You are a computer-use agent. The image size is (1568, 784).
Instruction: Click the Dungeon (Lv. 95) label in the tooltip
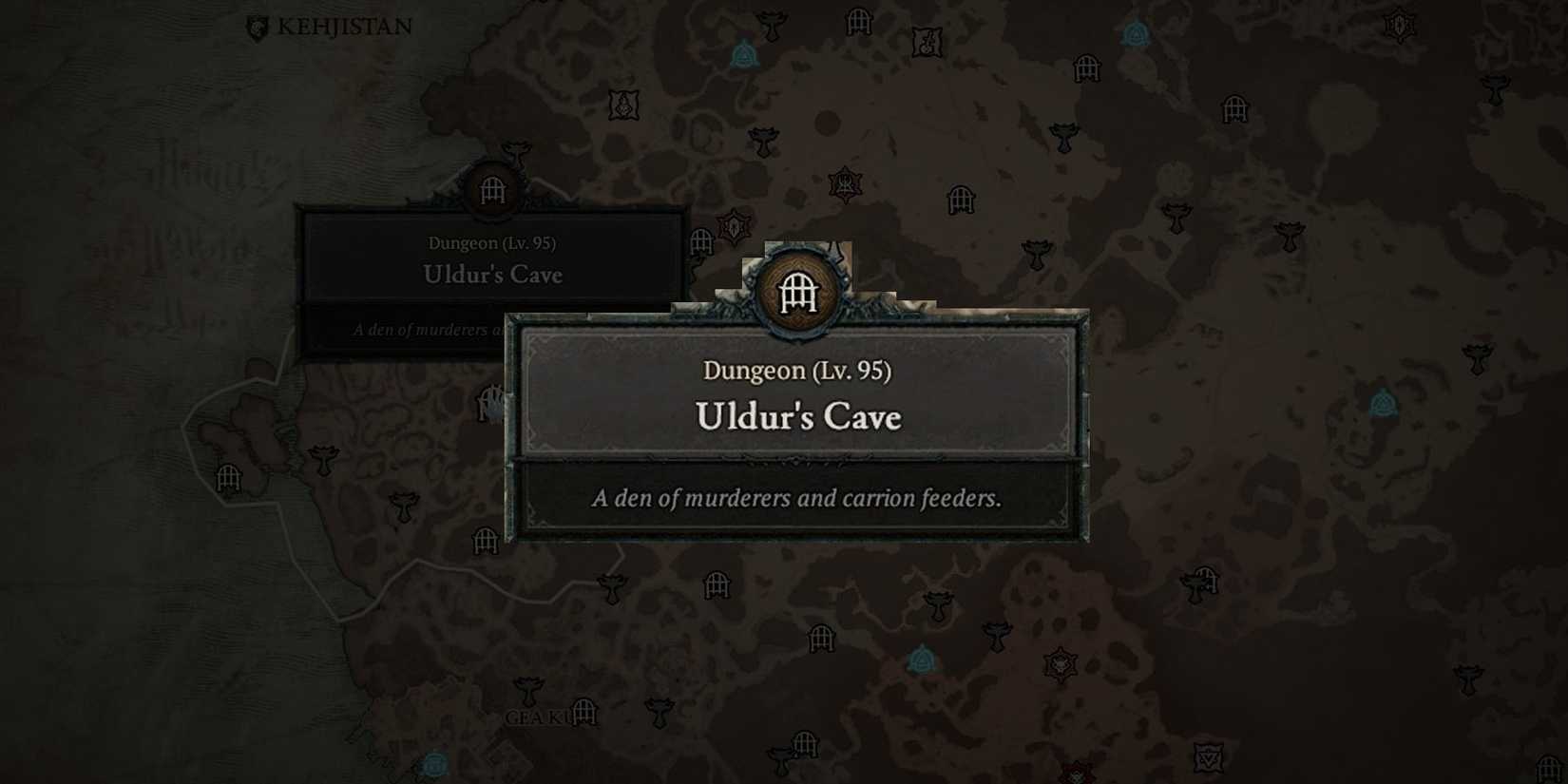798,371
